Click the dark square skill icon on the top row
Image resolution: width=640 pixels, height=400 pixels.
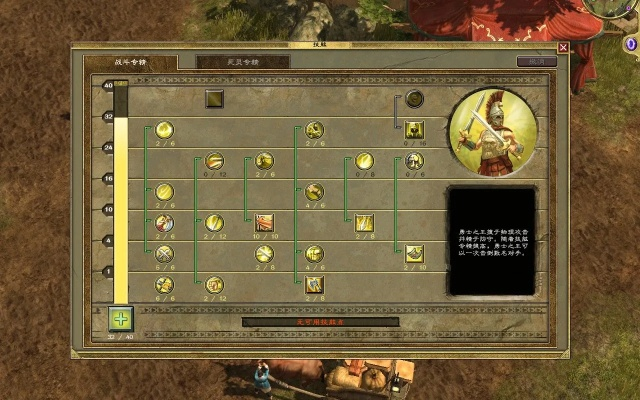pyautogui.click(x=215, y=98)
